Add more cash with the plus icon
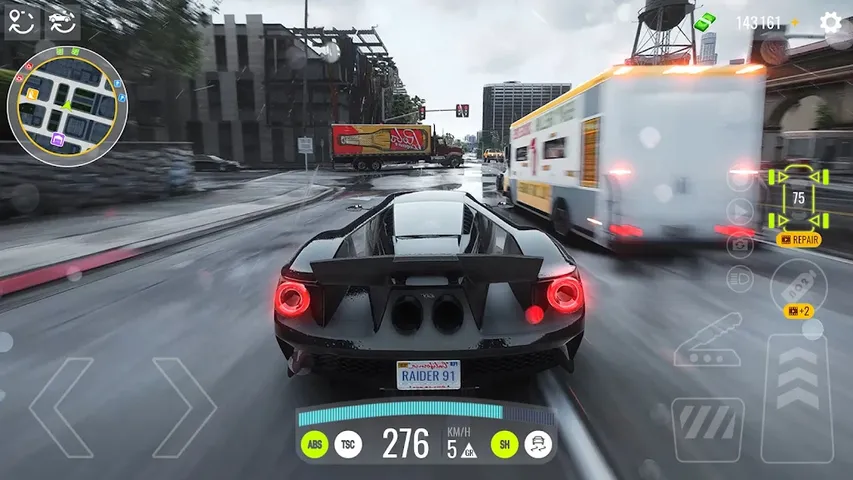Screen dimensions: 853x480 (795, 22)
